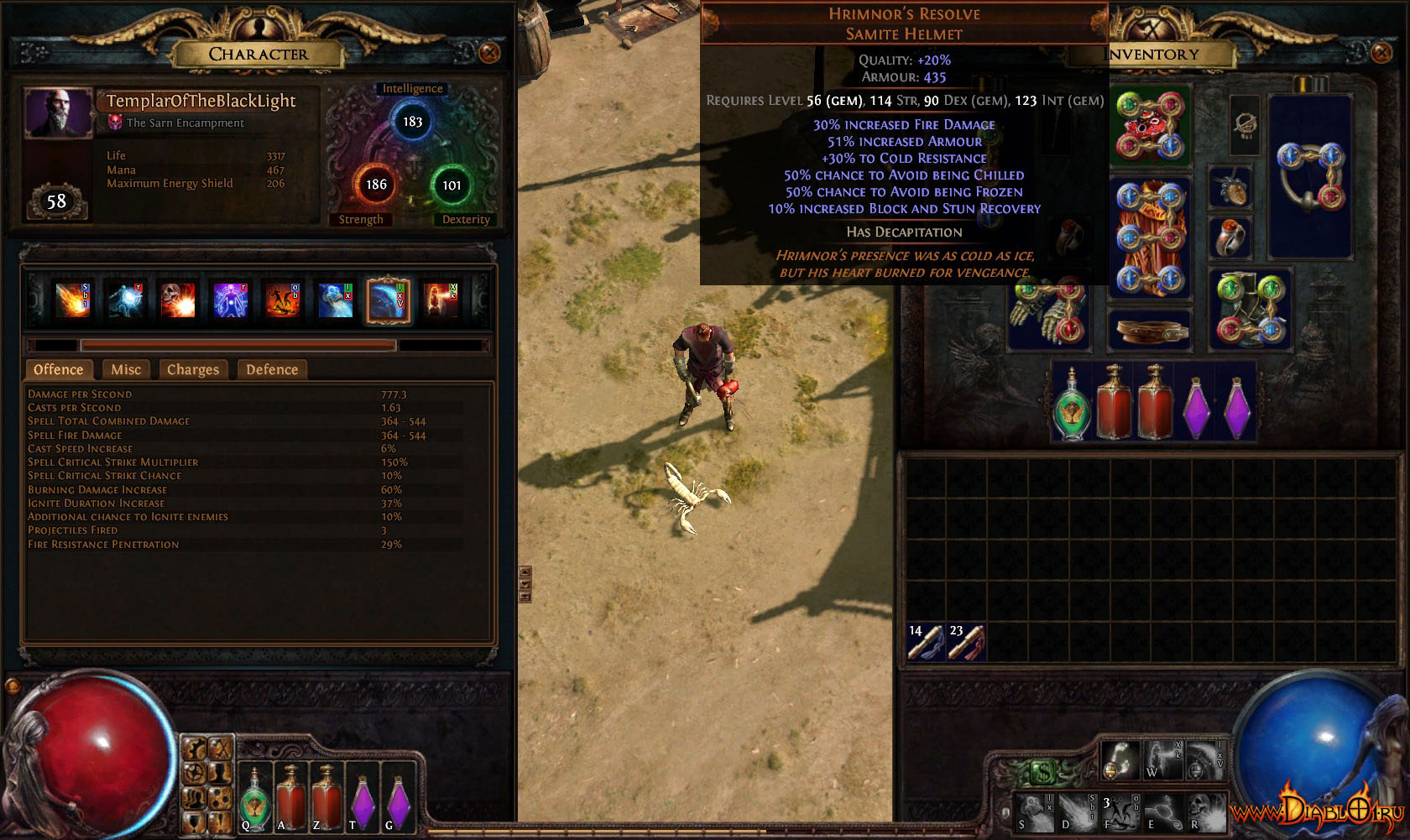
Task: Switch to the Misc stats tab
Action: pos(126,369)
